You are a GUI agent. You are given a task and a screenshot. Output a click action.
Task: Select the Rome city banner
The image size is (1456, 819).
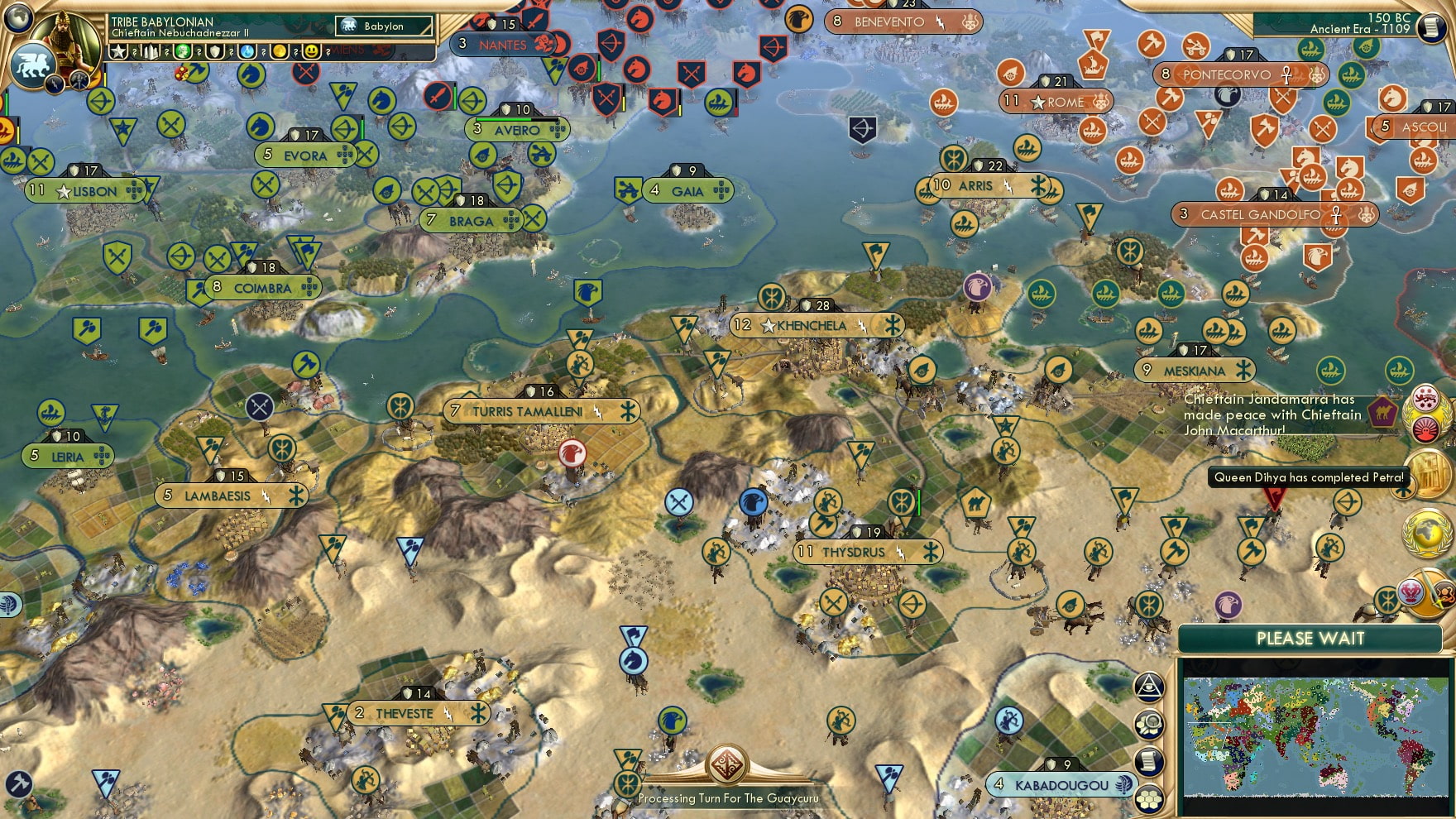(x=1059, y=103)
